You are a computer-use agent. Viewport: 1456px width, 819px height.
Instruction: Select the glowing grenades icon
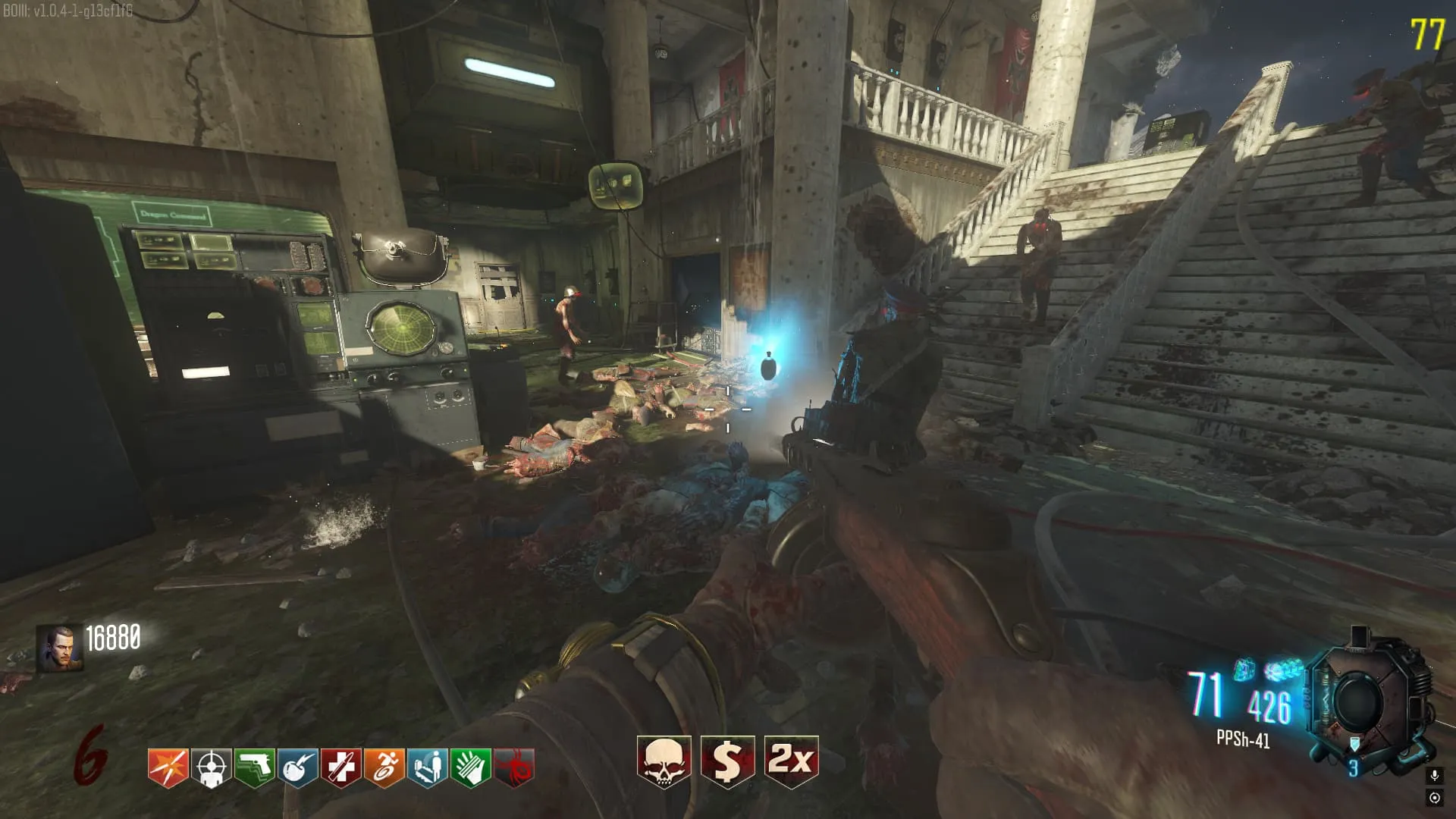[x=1283, y=670]
